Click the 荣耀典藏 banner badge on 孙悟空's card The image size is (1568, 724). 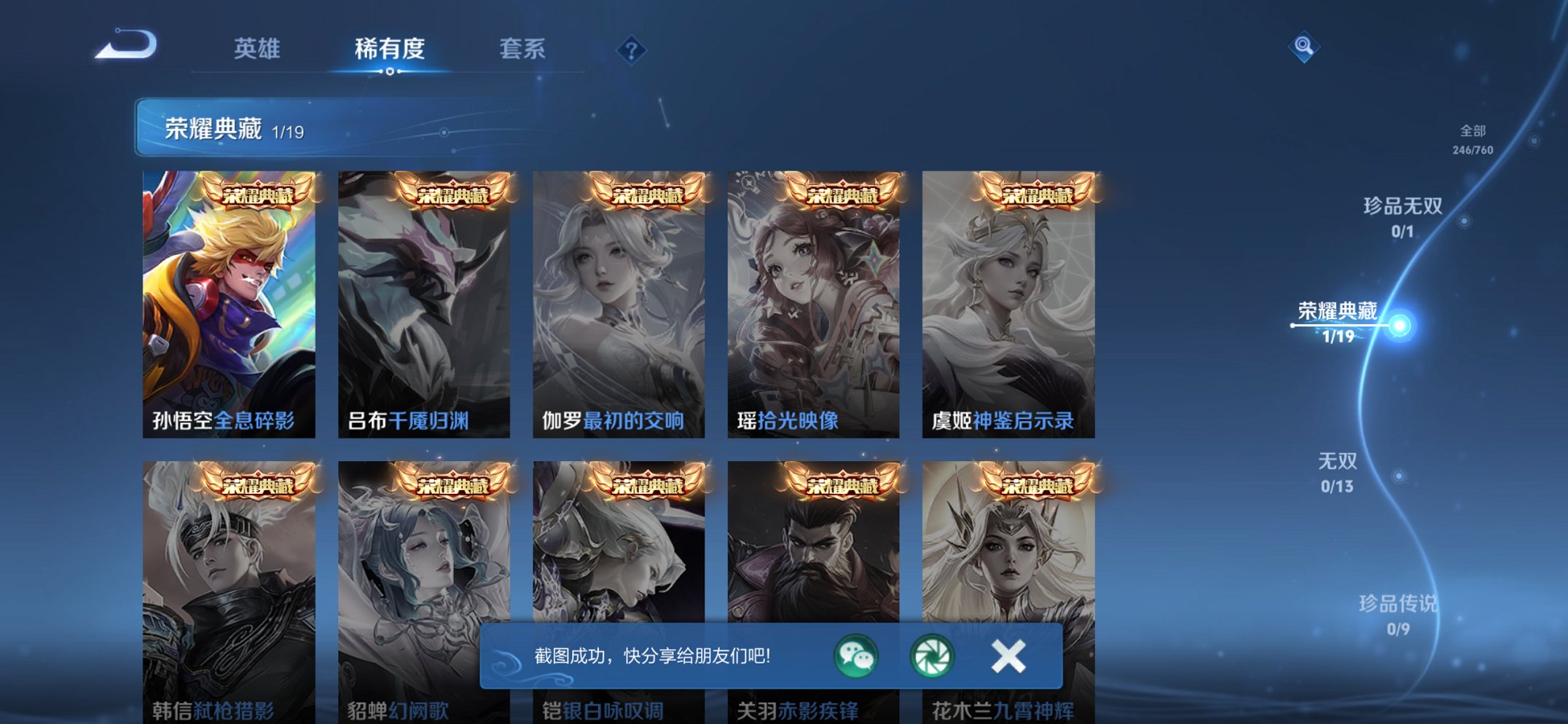pos(259,193)
